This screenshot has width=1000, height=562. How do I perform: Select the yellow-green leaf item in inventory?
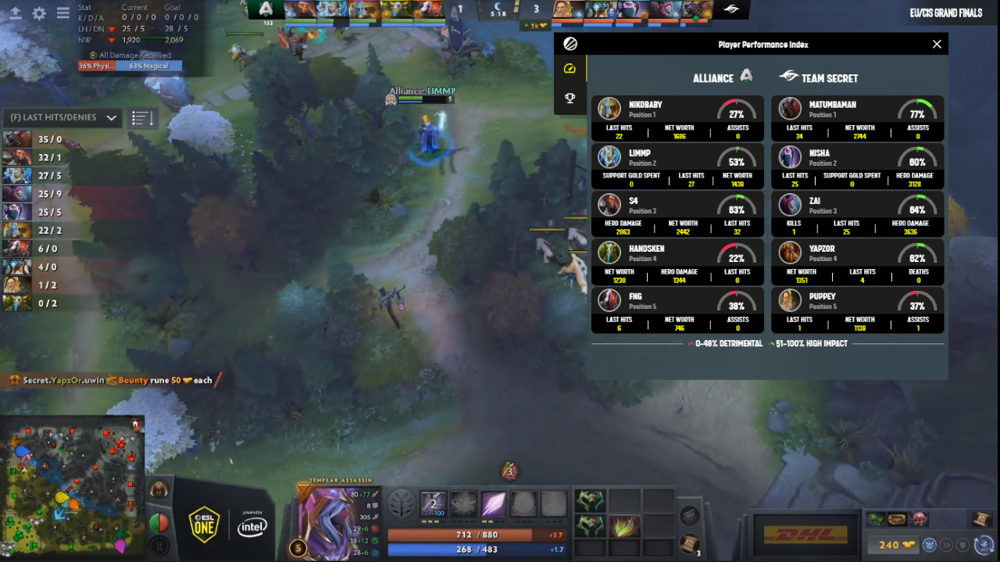point(623,526)
